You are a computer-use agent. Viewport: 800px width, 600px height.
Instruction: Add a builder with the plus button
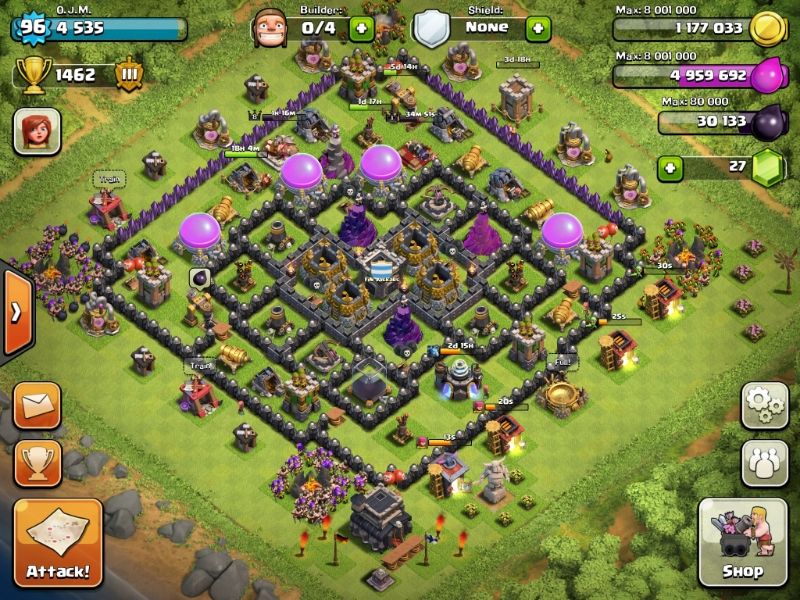tap(362, 27)
